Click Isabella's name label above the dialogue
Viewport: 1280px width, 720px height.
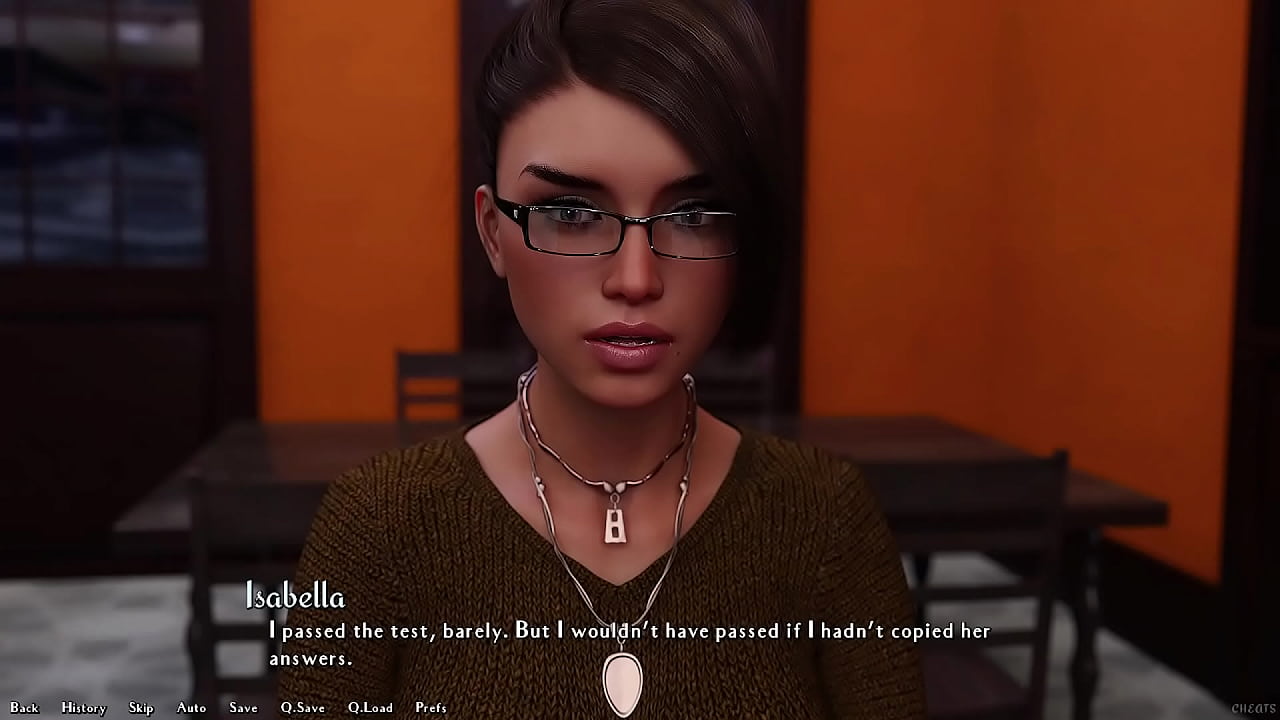coord(294,598)
